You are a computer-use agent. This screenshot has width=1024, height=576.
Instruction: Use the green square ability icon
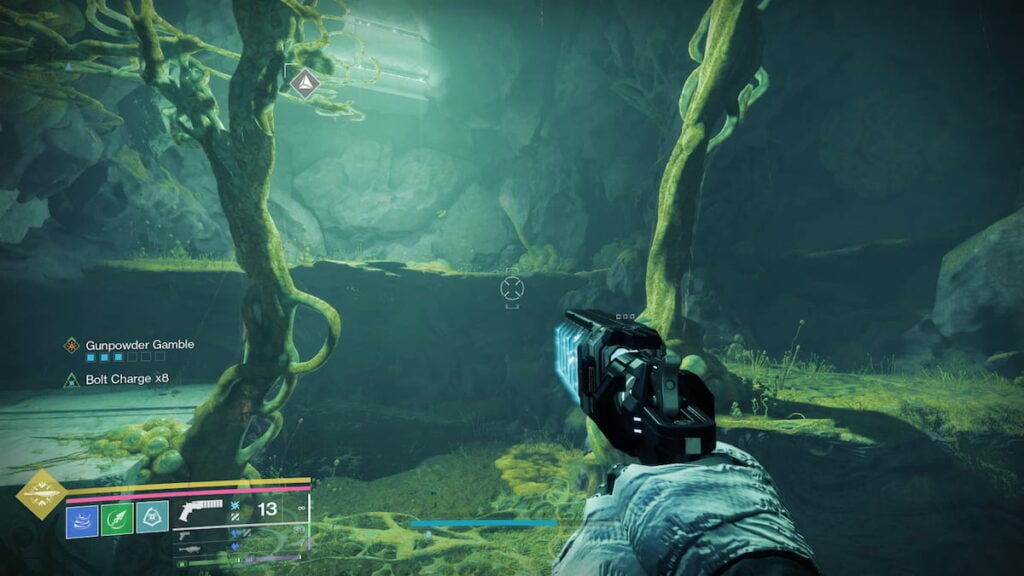pos(117,519)
